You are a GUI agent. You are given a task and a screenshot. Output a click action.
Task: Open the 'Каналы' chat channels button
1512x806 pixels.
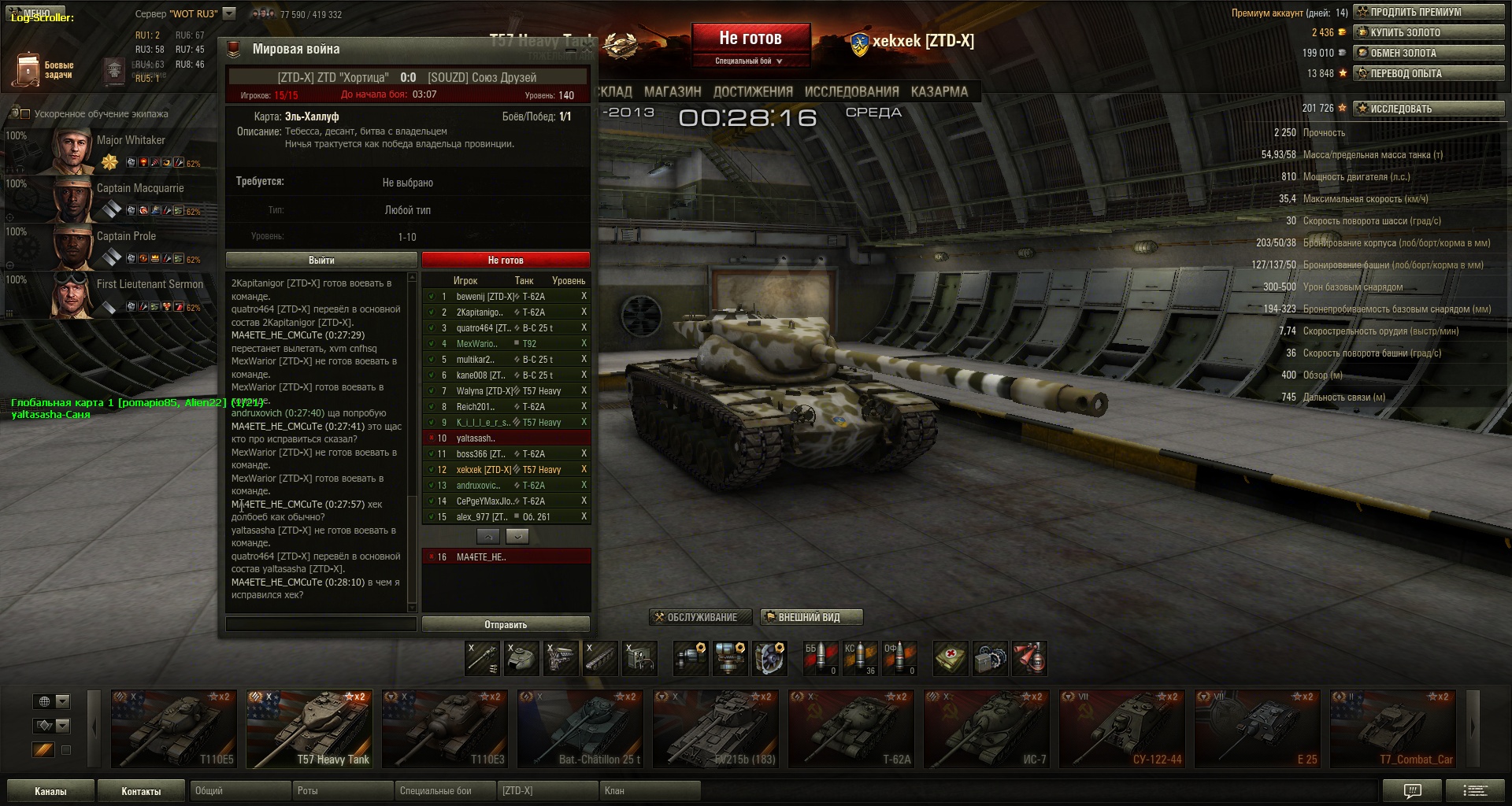50,791
